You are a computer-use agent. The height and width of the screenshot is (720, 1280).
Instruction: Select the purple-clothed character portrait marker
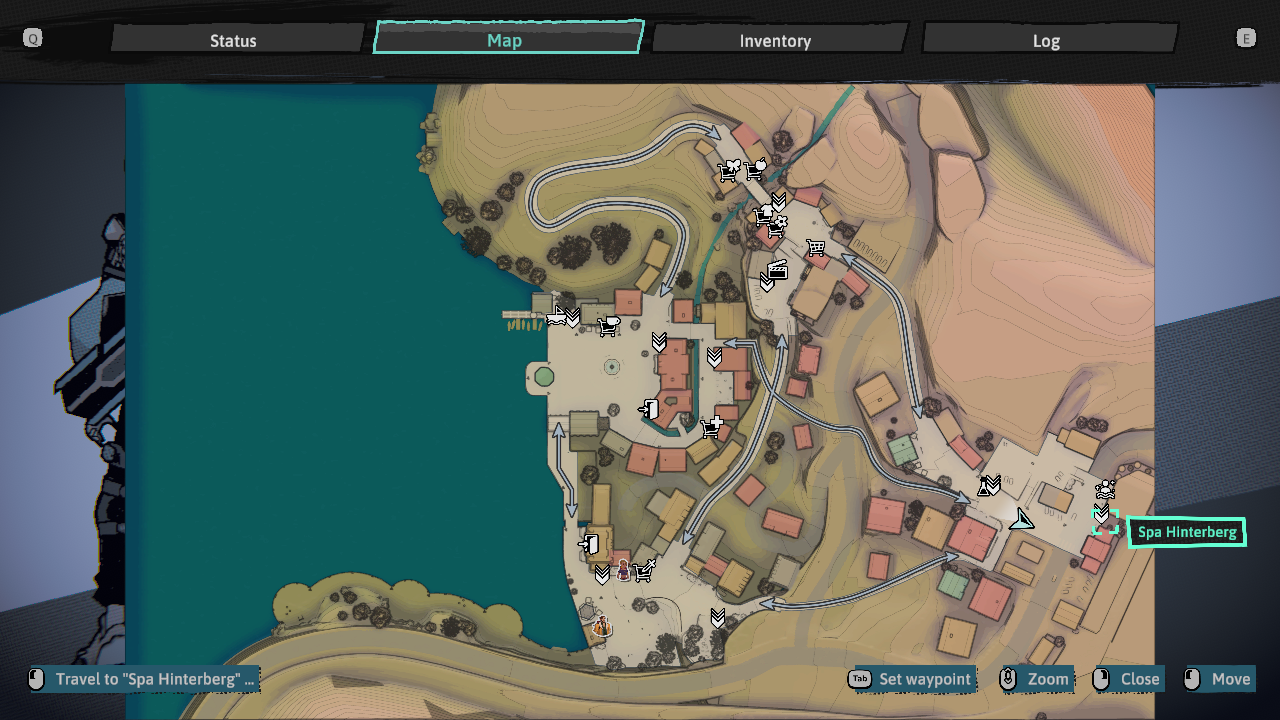click(623, 571)
